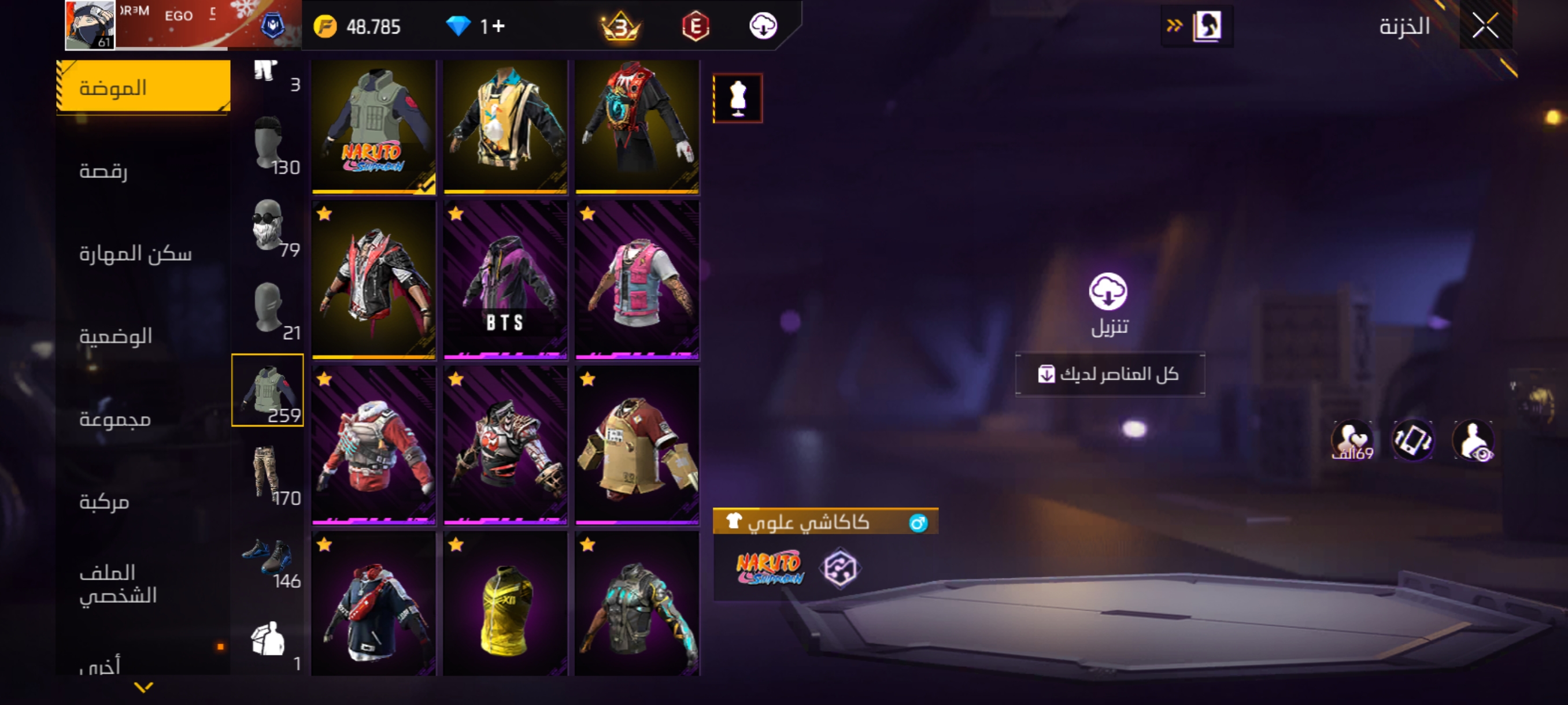1568x705 pixels.
Task: Open the مركبة vehicle tab
Action: tap(104, 501)
